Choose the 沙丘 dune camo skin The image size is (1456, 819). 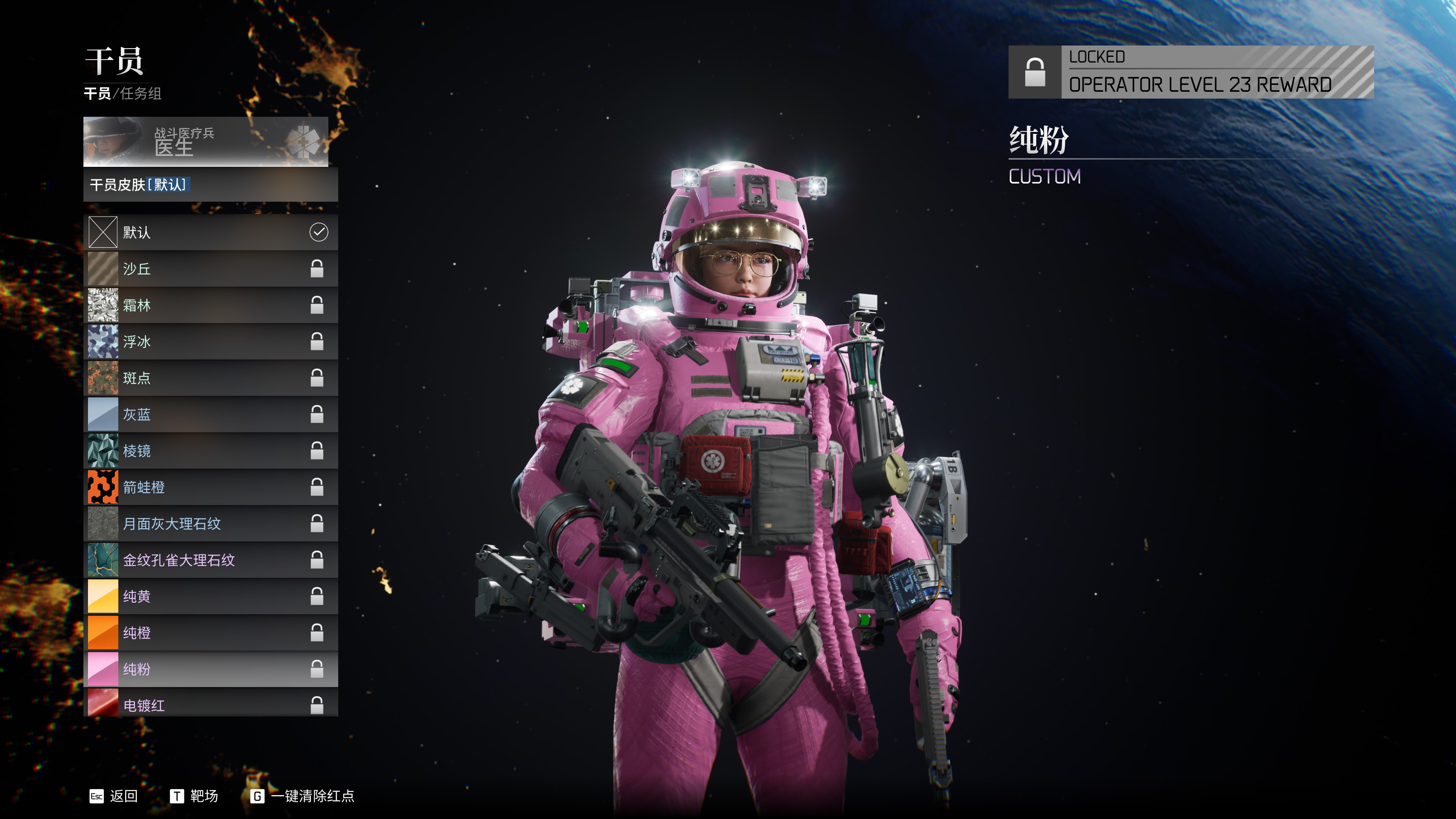[210, 269]
